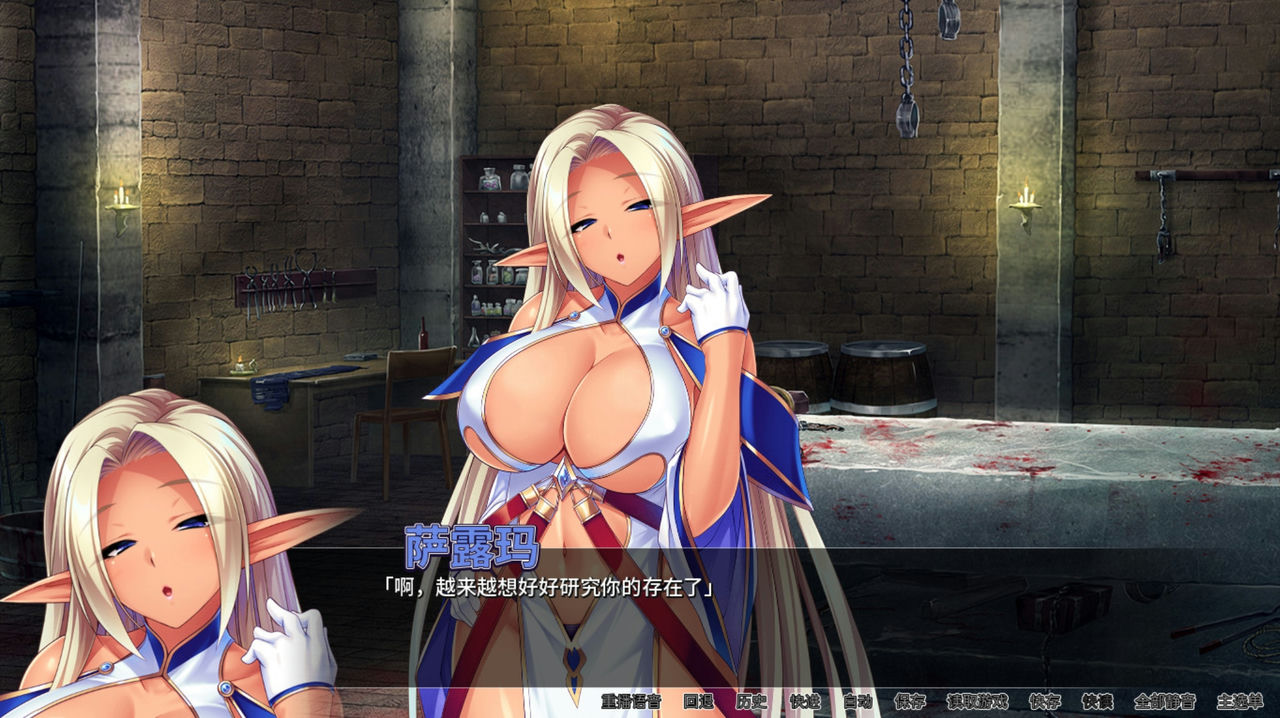Choose 快读 quick load

tap(1097, 702)
